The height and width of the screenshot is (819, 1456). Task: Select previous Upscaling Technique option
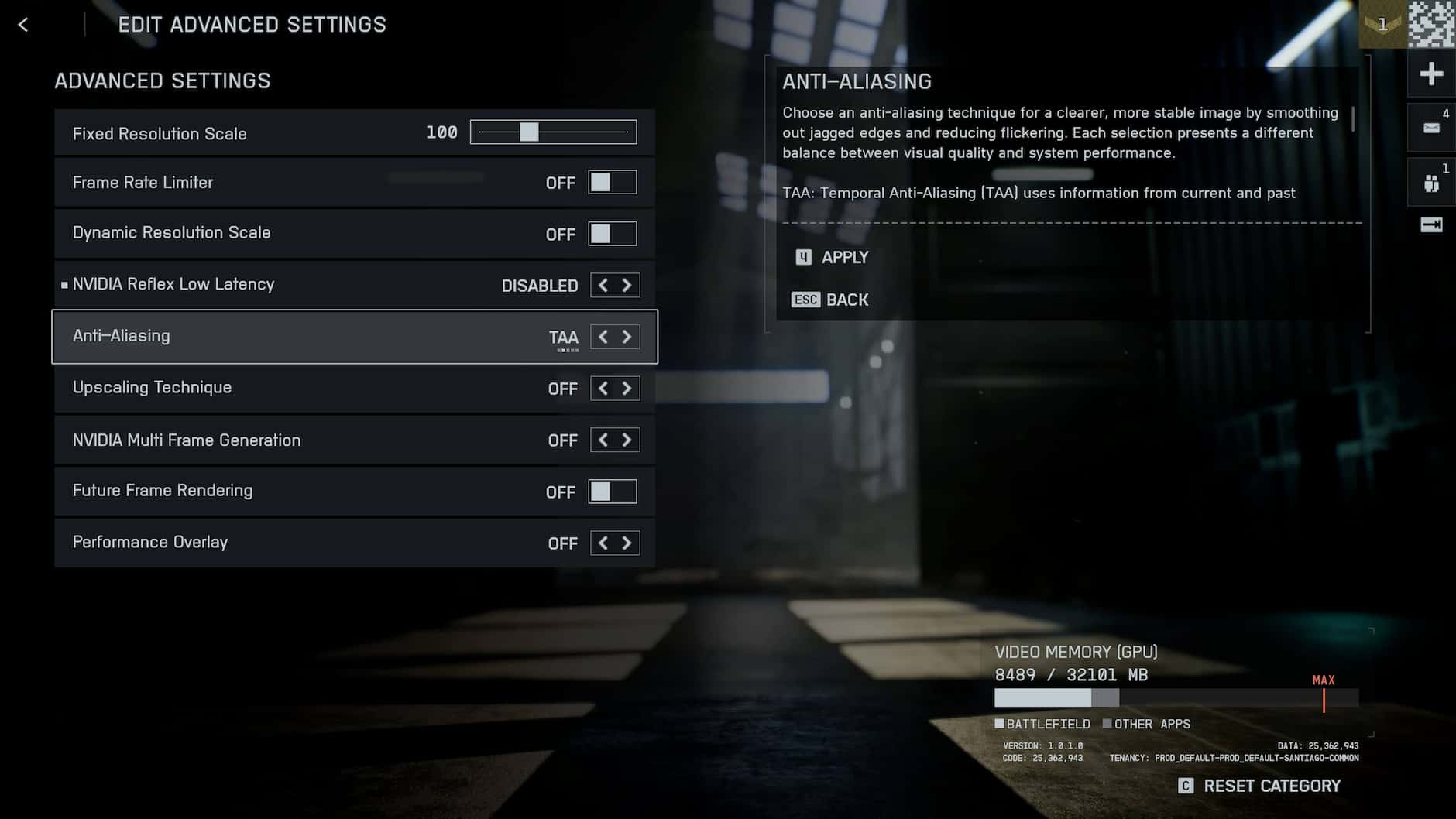pos(603,389)
